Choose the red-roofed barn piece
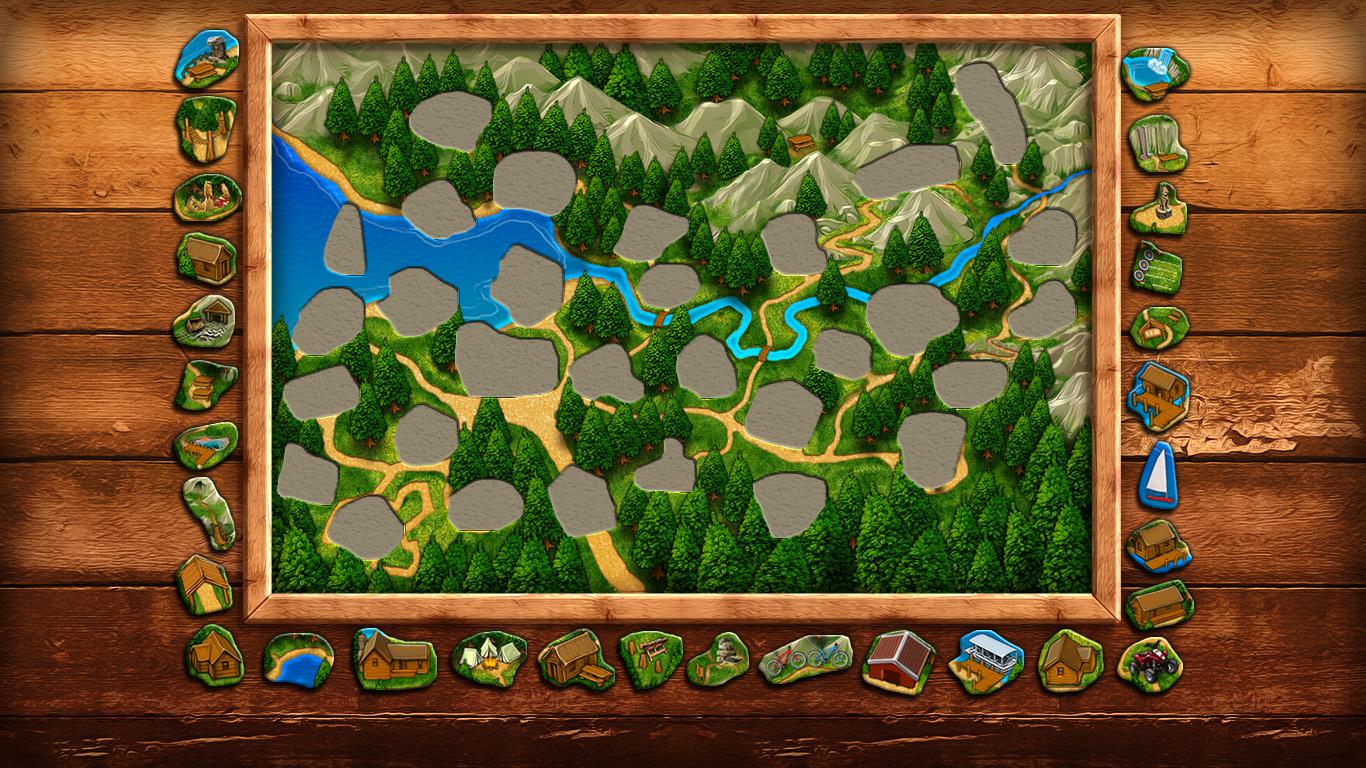This screenshot has width=1366, height=768. 898,660
